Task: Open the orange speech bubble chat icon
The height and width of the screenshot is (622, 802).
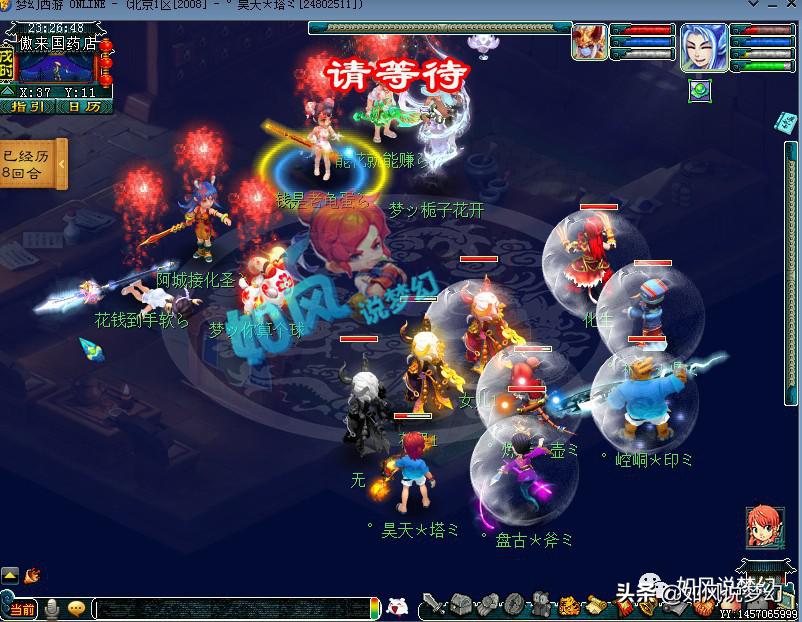Action: 76,608
